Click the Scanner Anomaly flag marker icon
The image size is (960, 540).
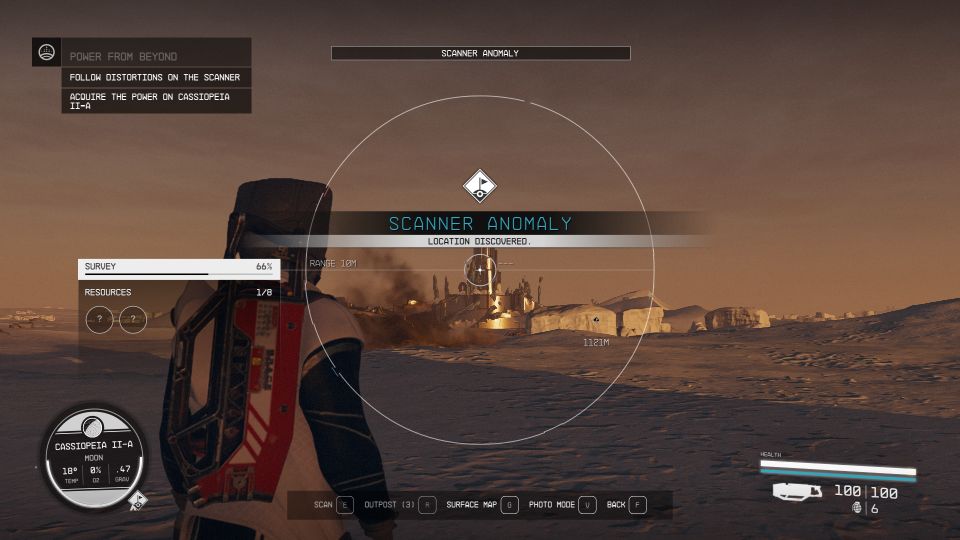click(480, 185)
